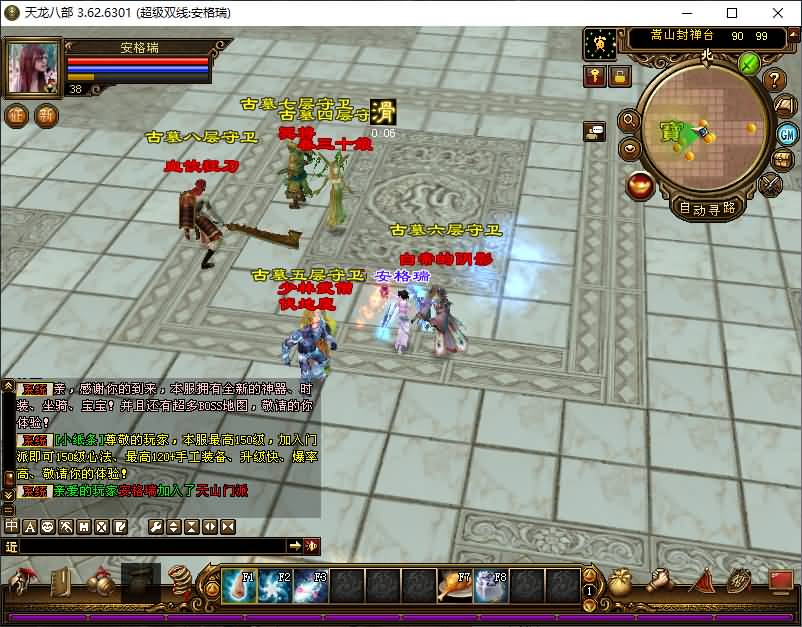Open the chat bubble contacts icon

(x=596, y=130)
